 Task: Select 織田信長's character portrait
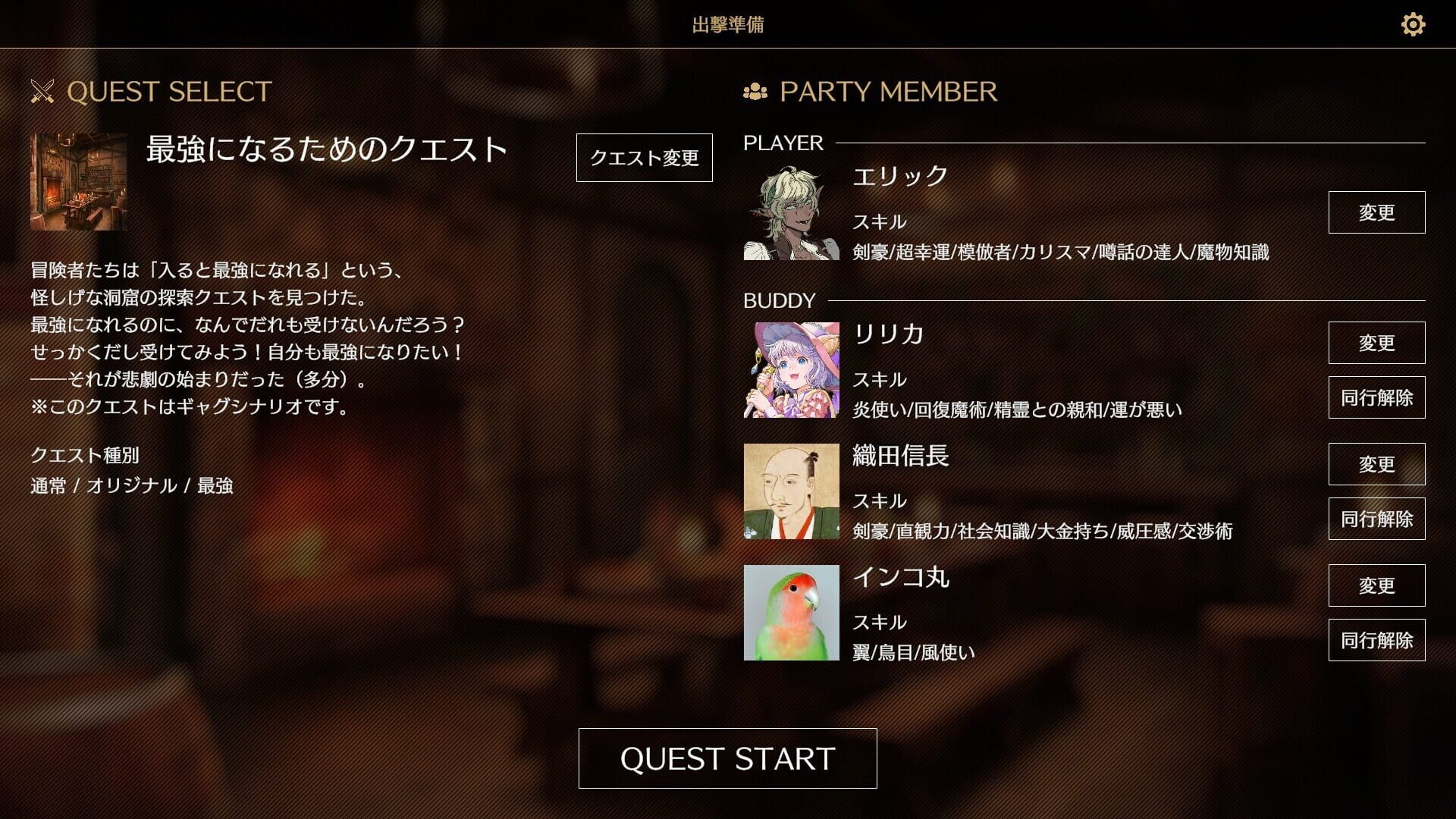point(792,493)
